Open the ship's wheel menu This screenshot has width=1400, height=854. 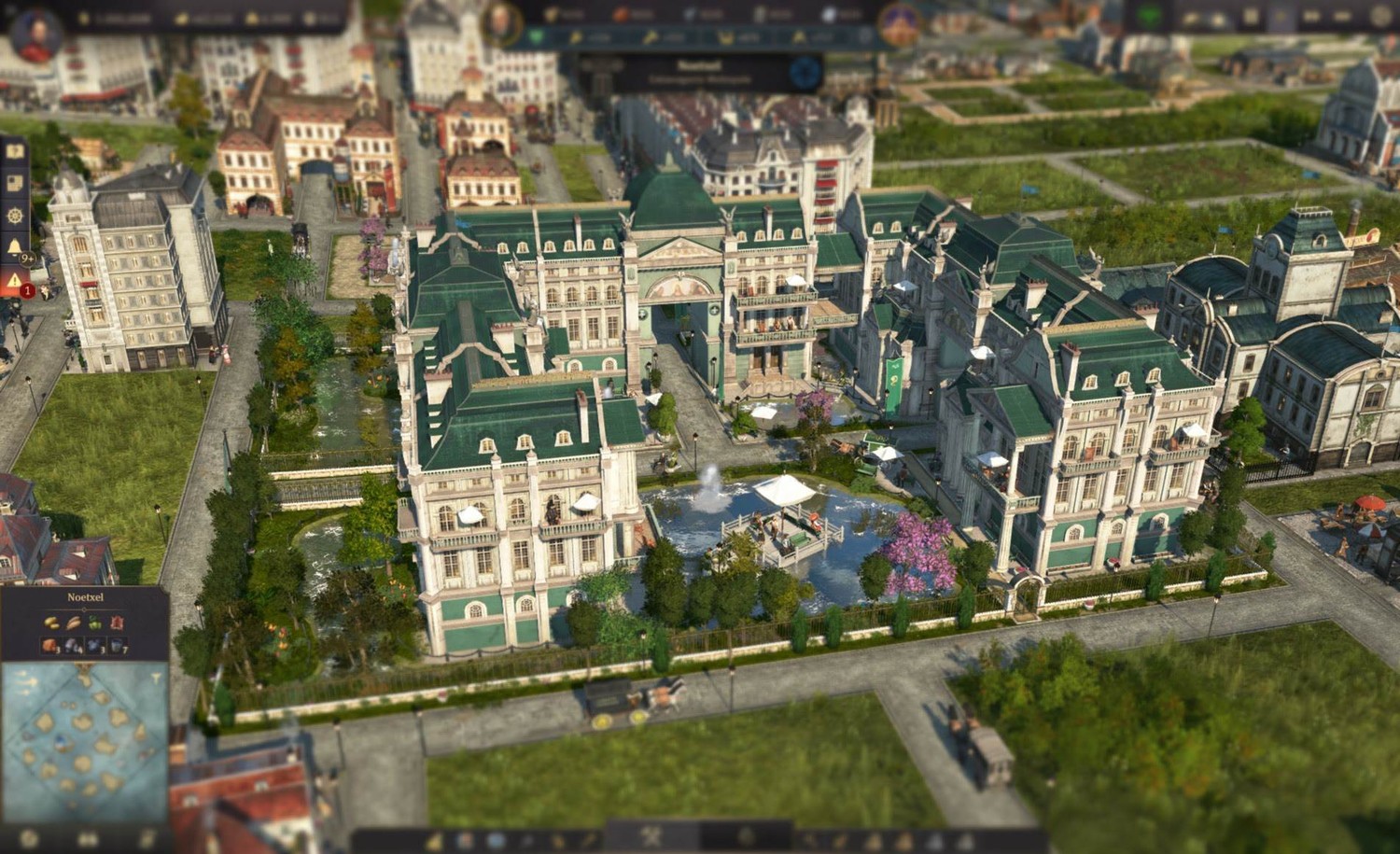(x=14, y=216)
